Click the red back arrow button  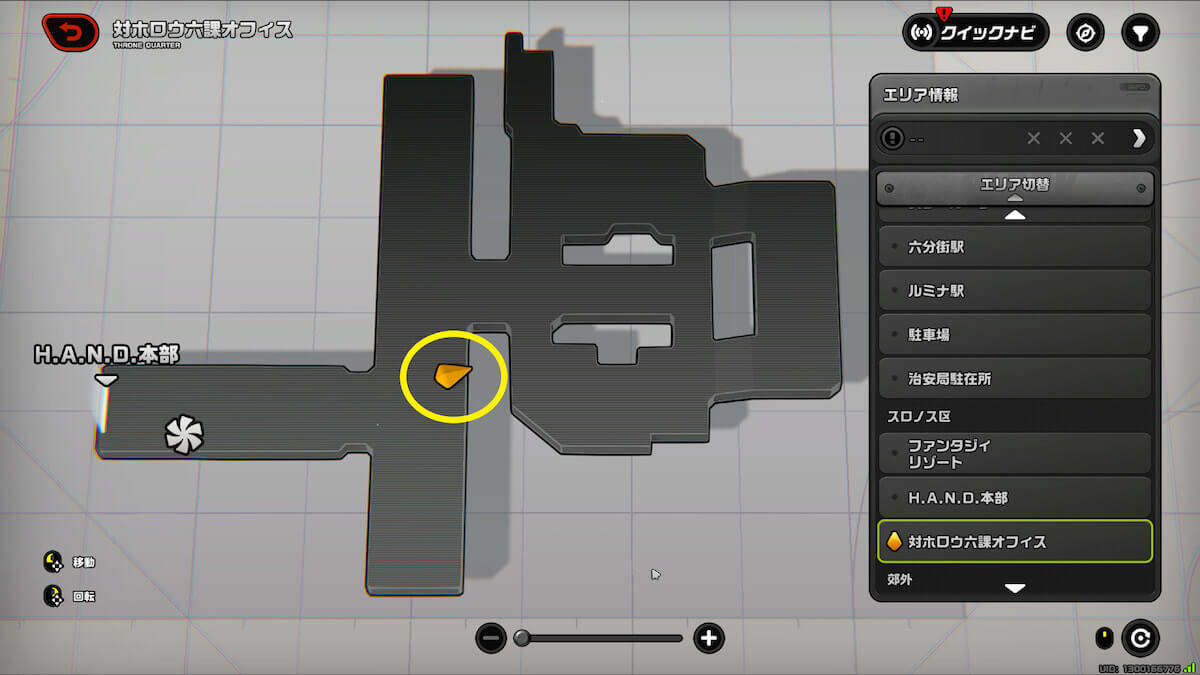click(x=70, y=33)
